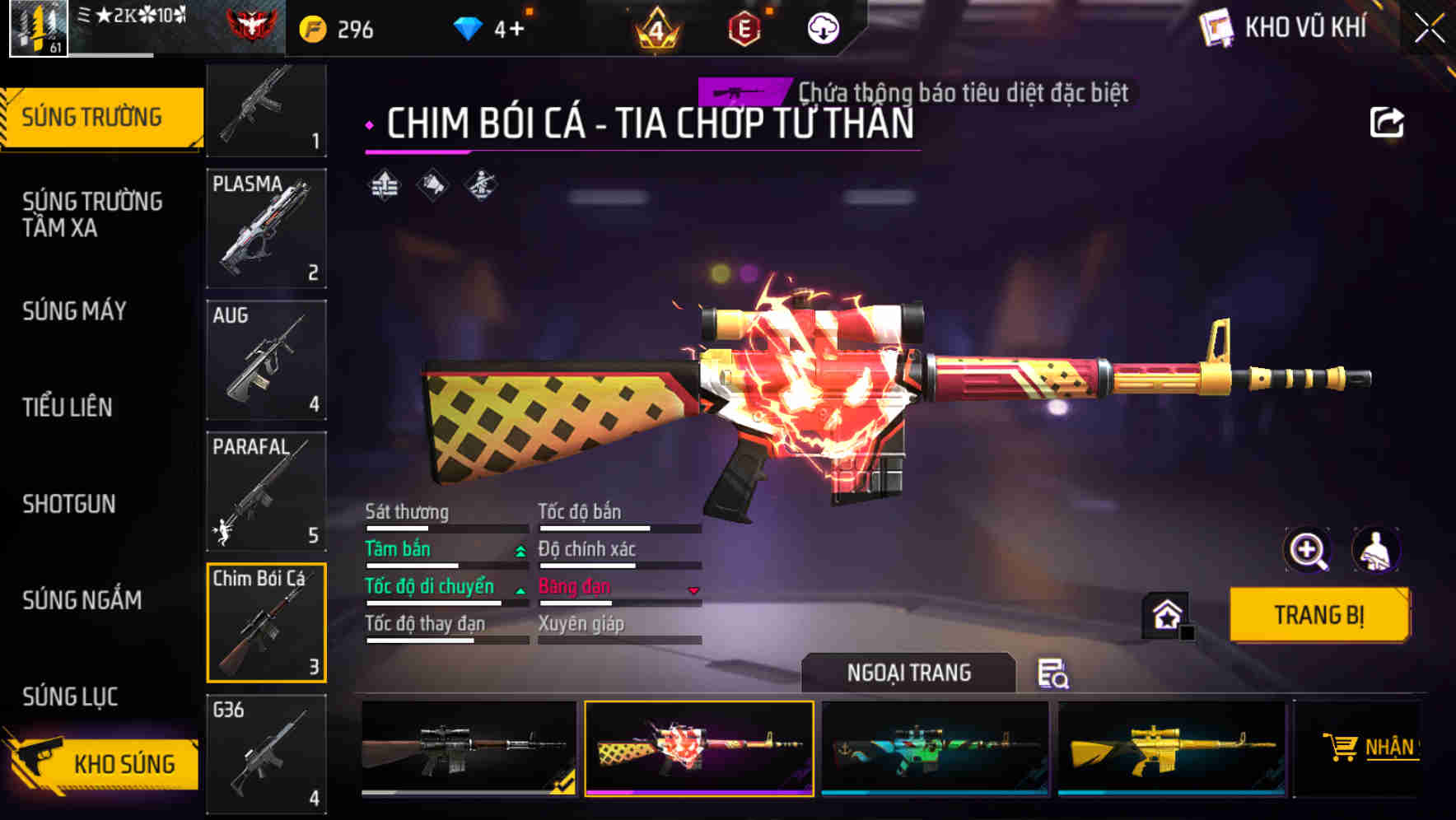Image resolution: width=1456 pixels, height=820 pixels.
Task: Click the level 4 crown badge
Action: 656,27
